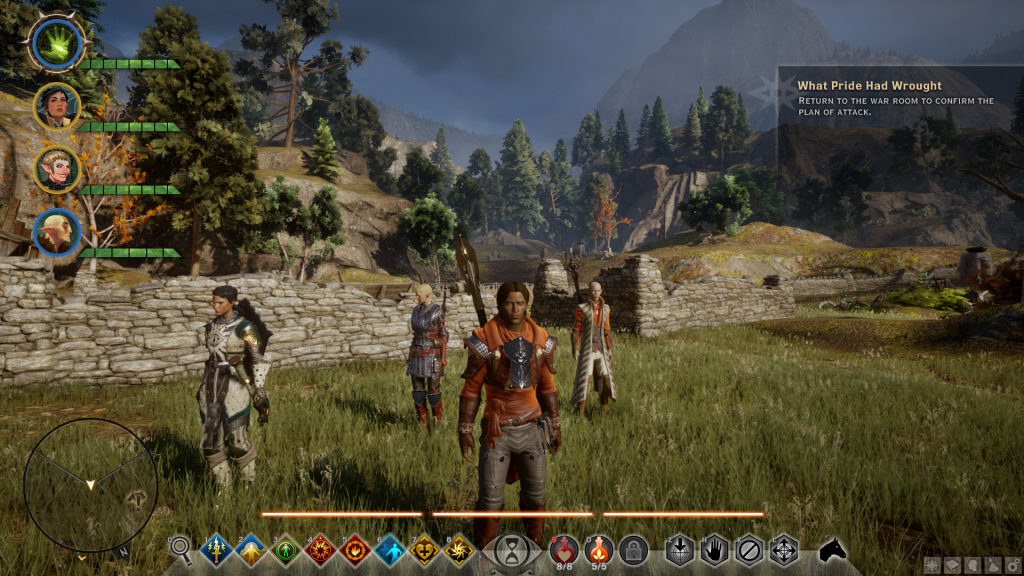Trigger the gold swirling vortex ability

[459, 550]
